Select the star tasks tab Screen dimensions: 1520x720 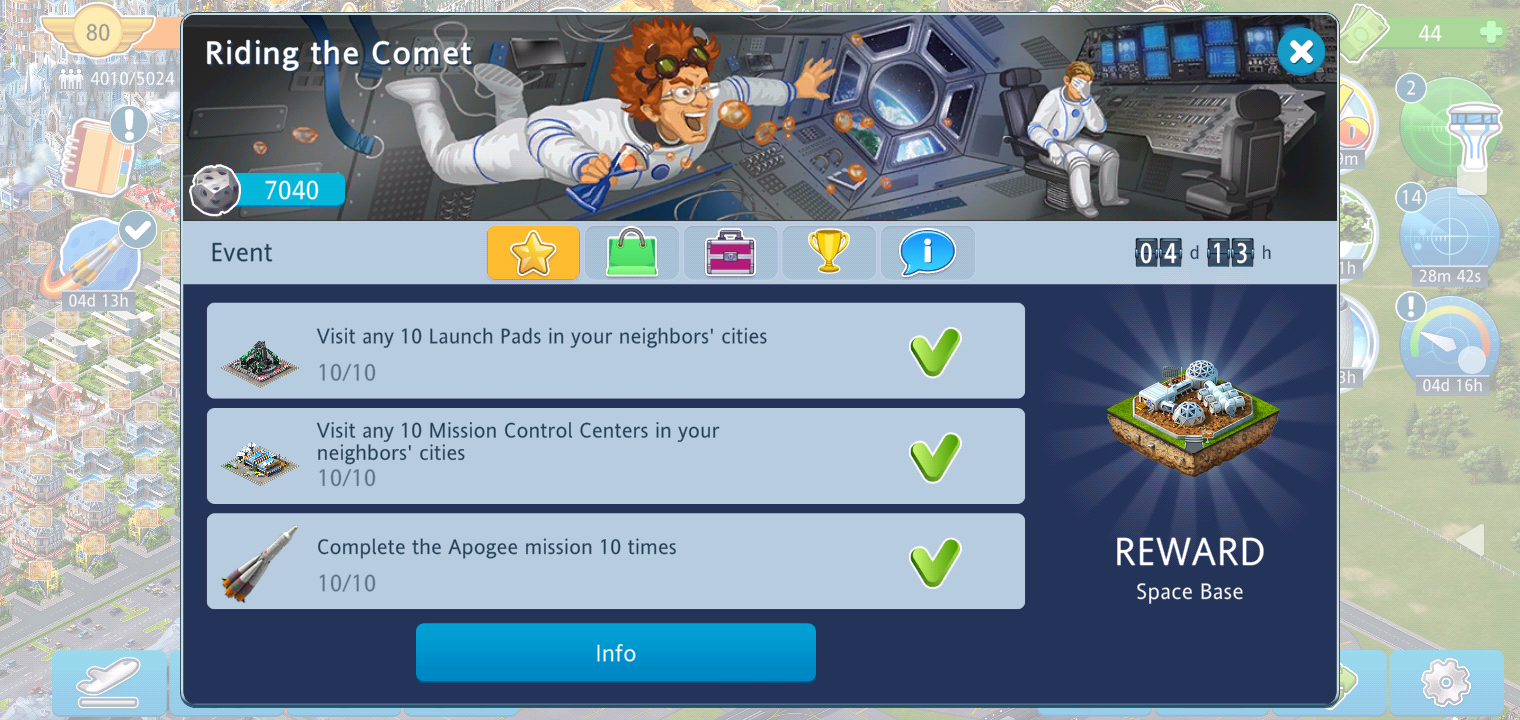tap(533, 252)
